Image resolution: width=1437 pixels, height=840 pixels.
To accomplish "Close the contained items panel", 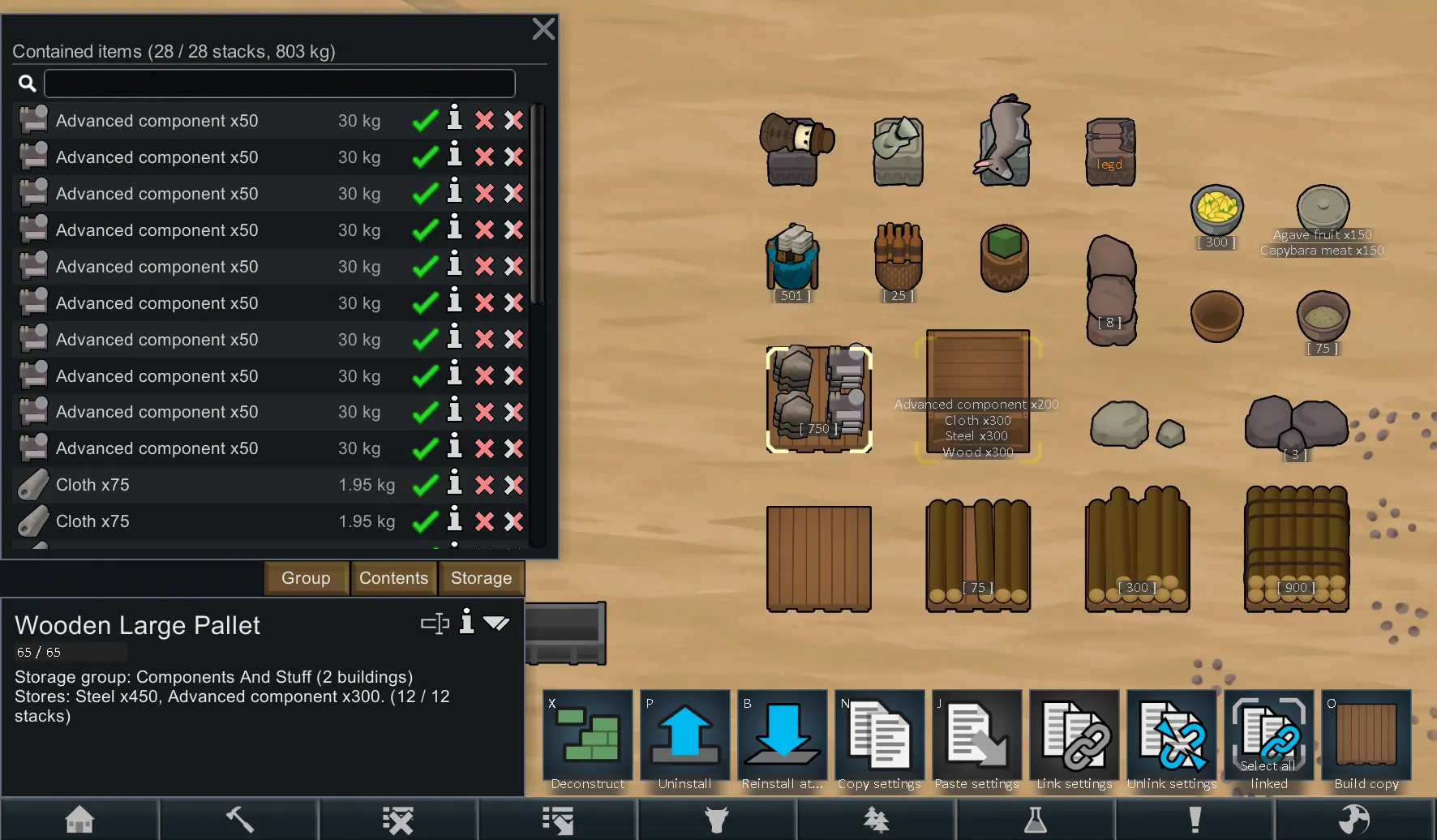I will coord(543,29).
